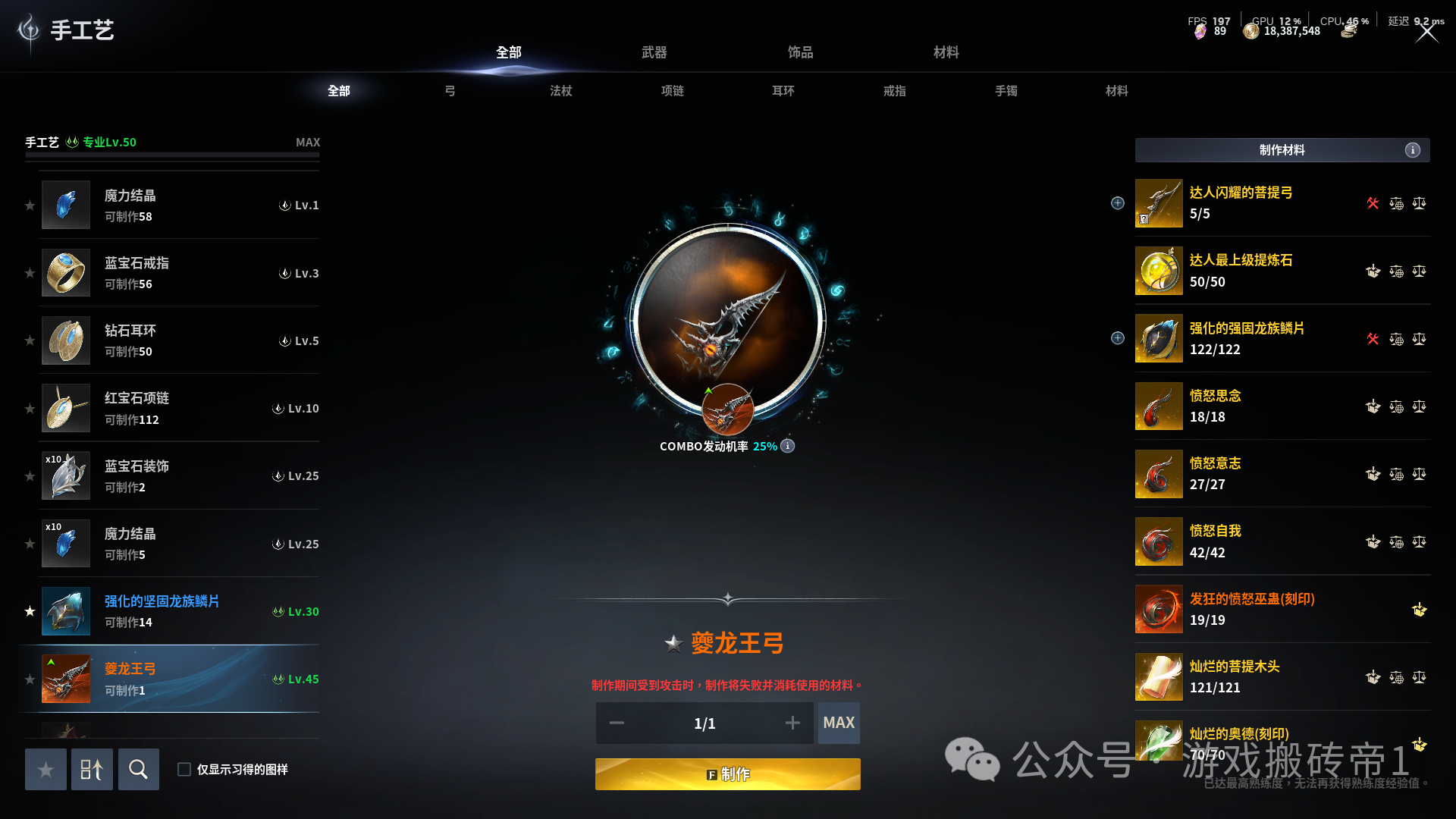
Task: Increase craft quantity with plus button
Action: [792, 723]
